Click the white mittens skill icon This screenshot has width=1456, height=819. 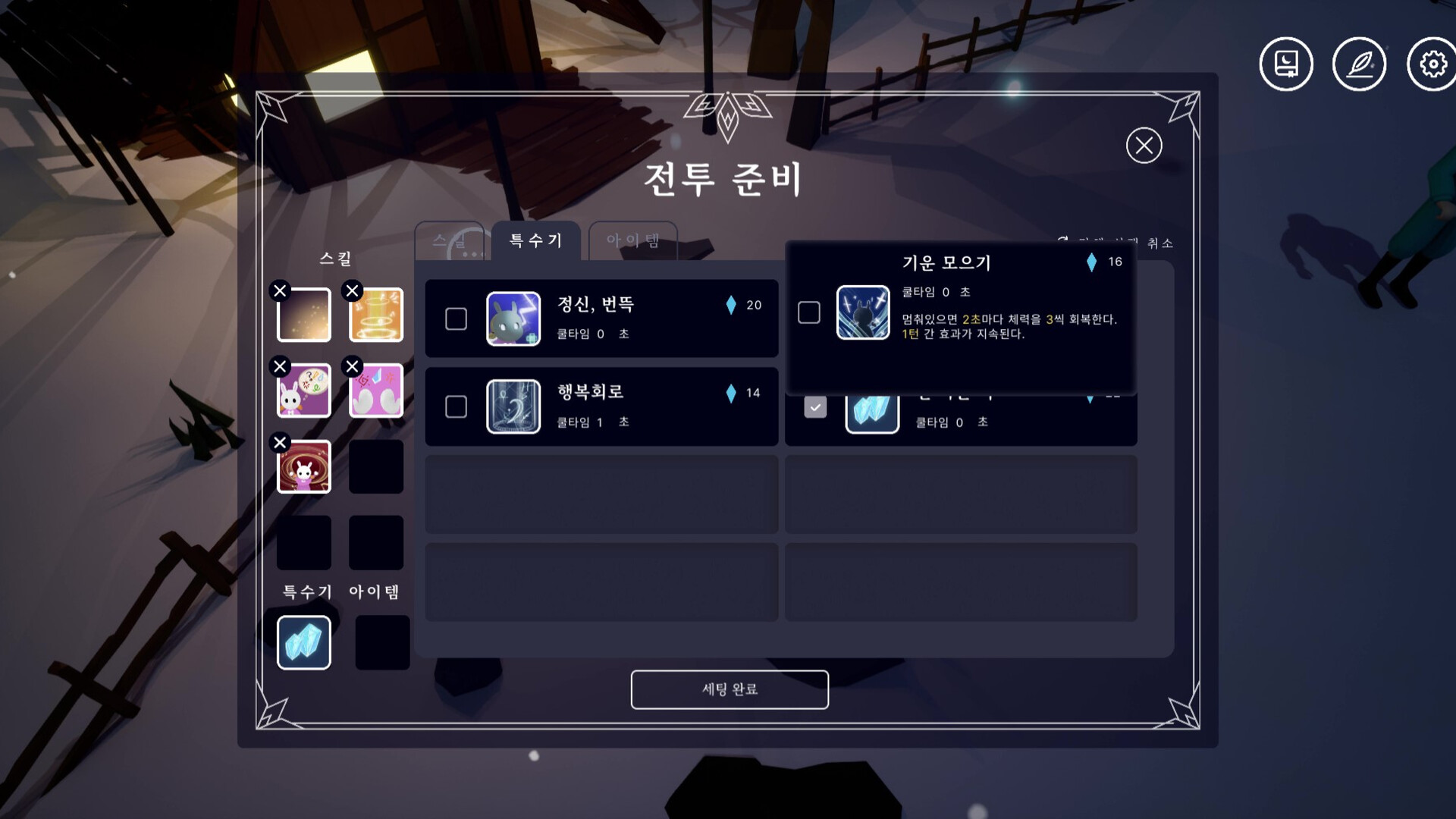[375, 391]
